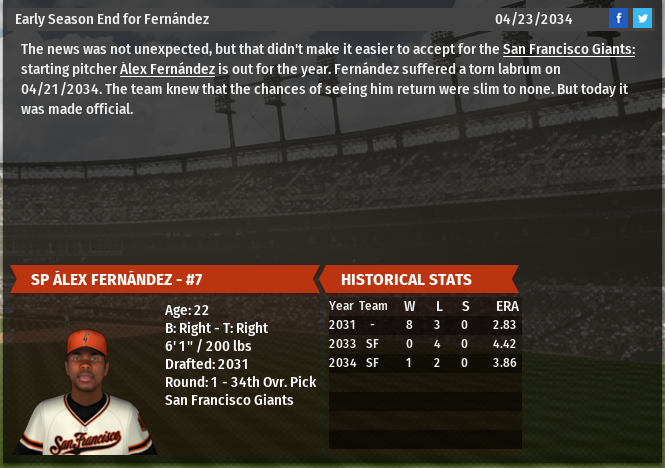The image size is (665, 468).
Task: Select the 2033 SF stats row
Action: pos(424,344)
